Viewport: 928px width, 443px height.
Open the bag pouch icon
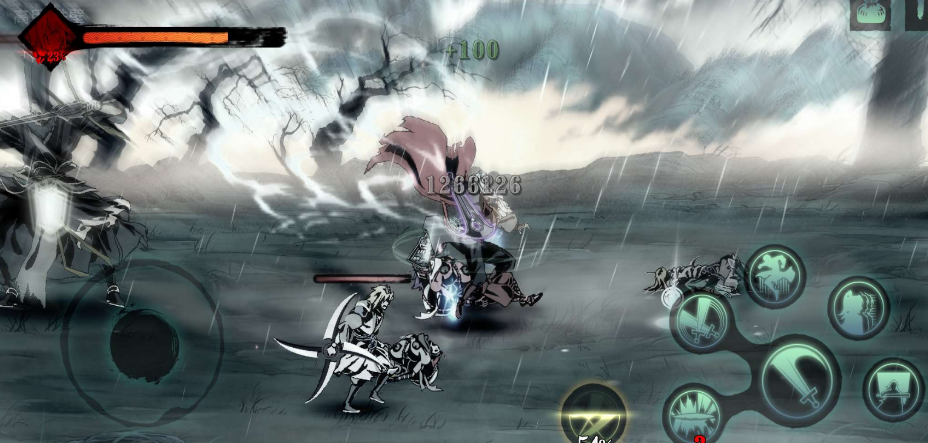870,14
